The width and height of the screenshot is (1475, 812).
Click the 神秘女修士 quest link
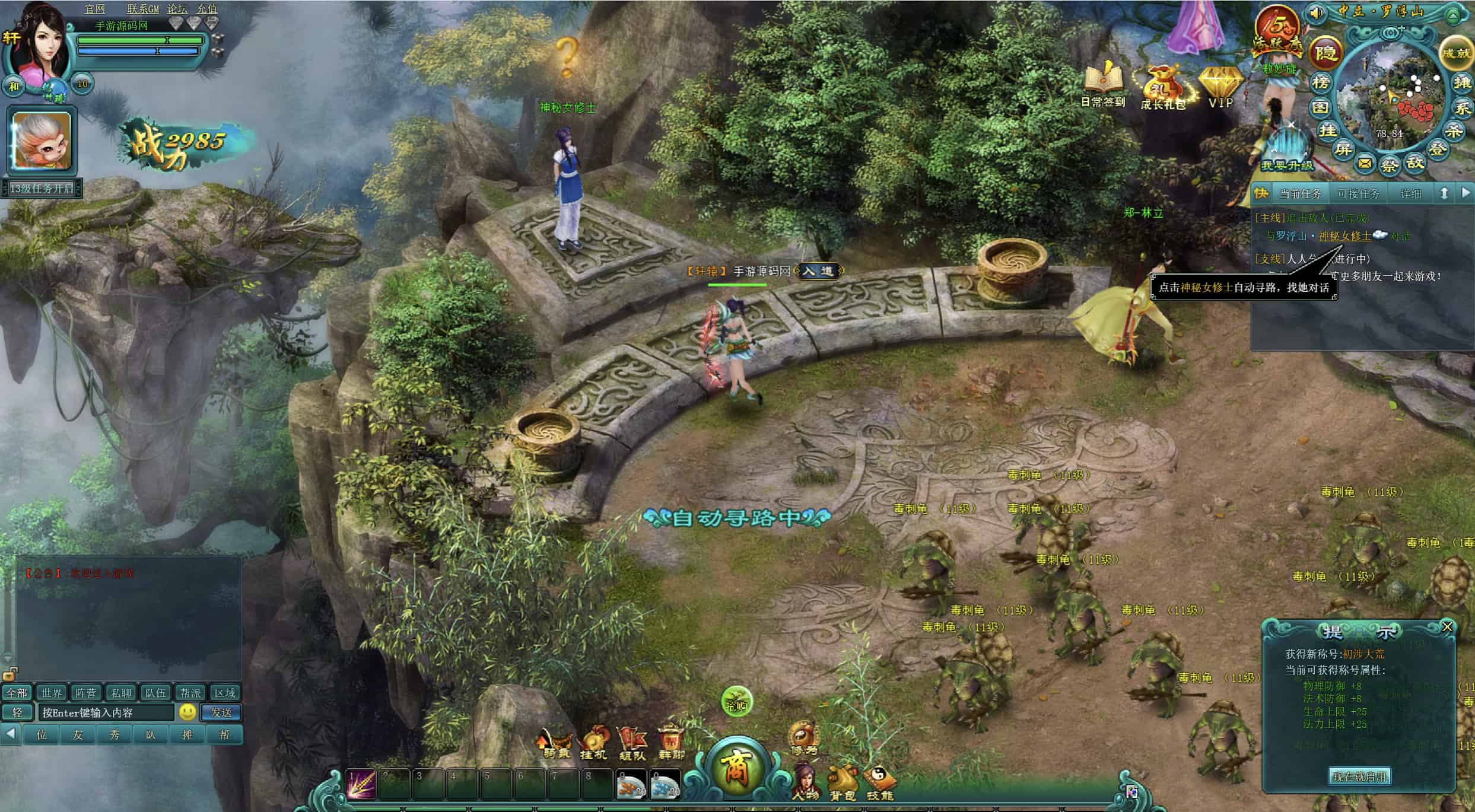tap(1344, 236)
